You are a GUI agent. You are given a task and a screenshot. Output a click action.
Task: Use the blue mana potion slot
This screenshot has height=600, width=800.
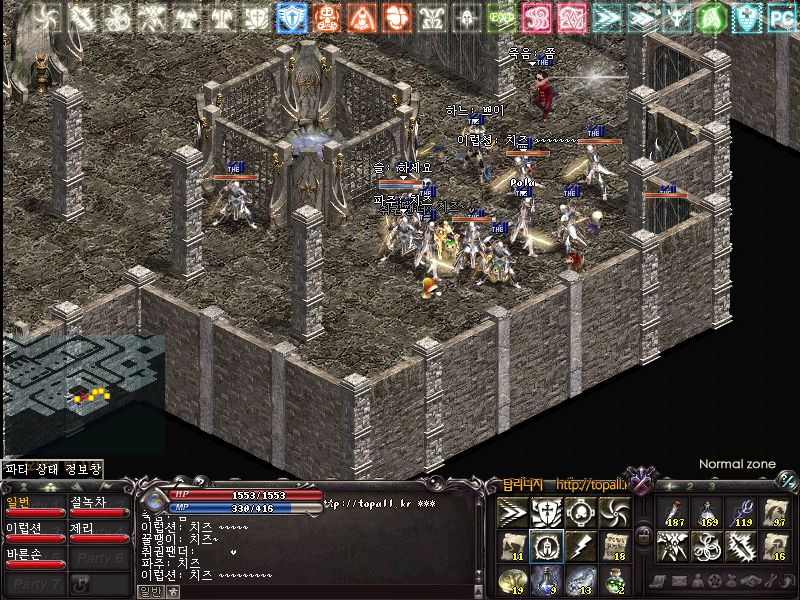click(x=547, y=579)
